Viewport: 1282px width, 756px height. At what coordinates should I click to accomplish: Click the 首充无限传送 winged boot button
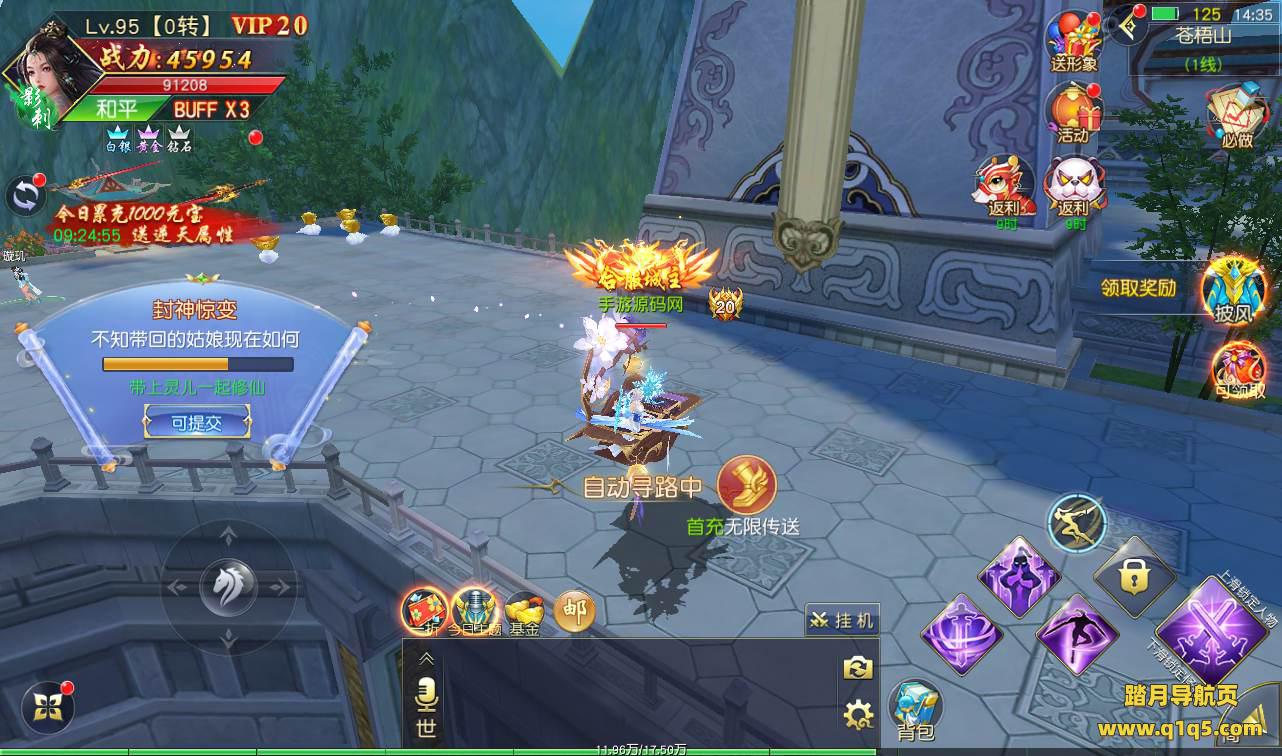pos(746,486)
